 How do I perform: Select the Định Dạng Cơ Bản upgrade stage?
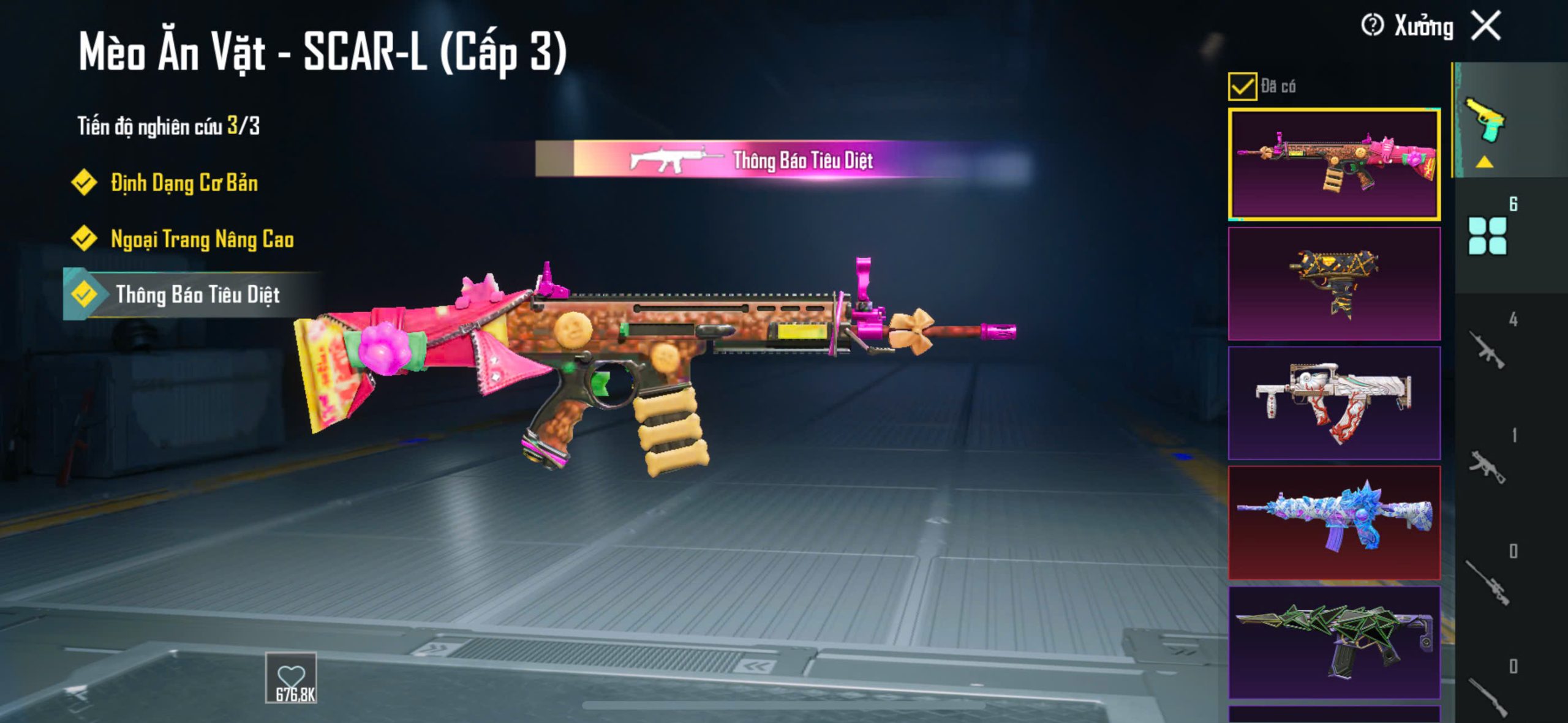pyautogui.click(x=184, y=183)
